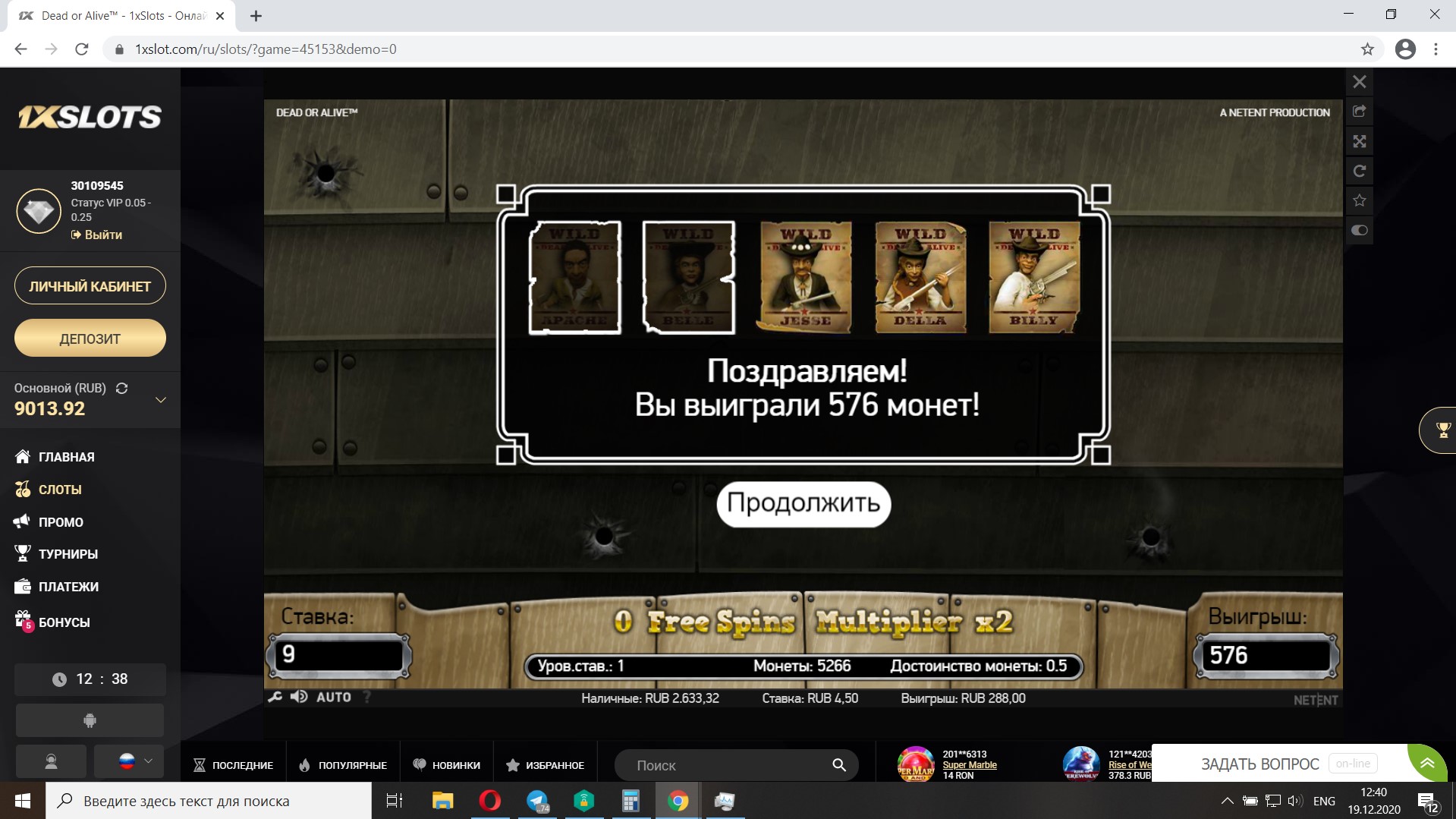The height and width of the screenshot is (819, 1456).
Task: Open the ТУРНИРЫ tournaments section
Action: (68, 554)
